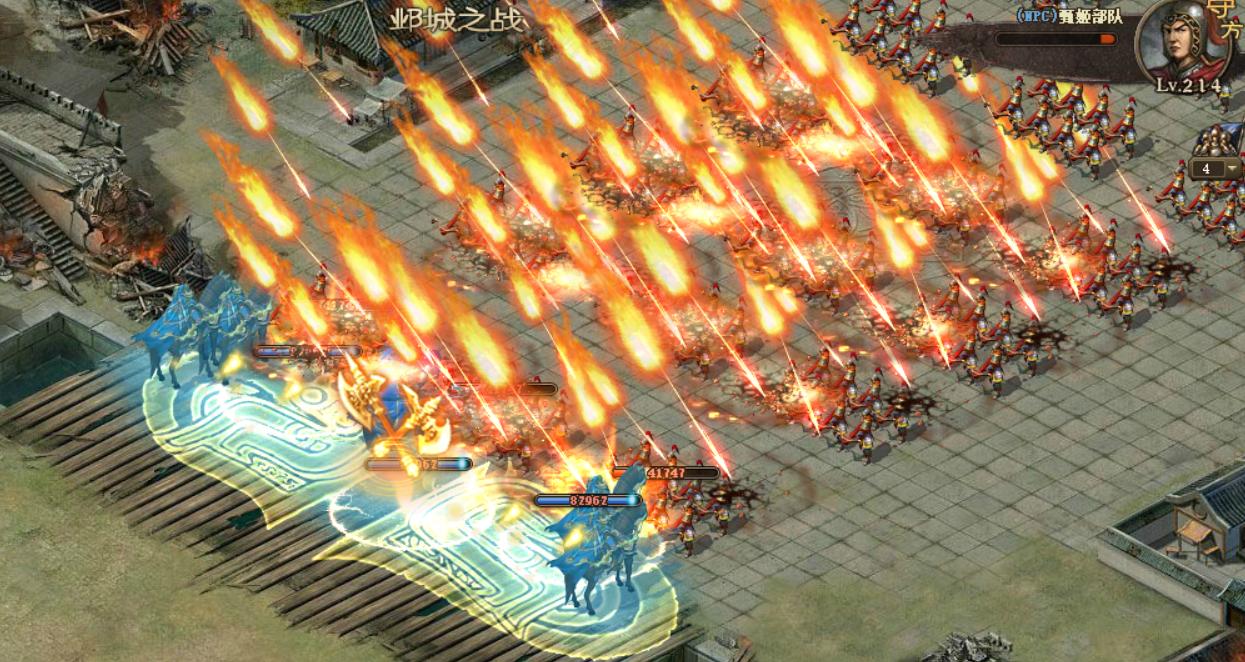Open the troop count dropdown arrow
The height and width of the screenshot is (662, 1245).
[1232, 169]
